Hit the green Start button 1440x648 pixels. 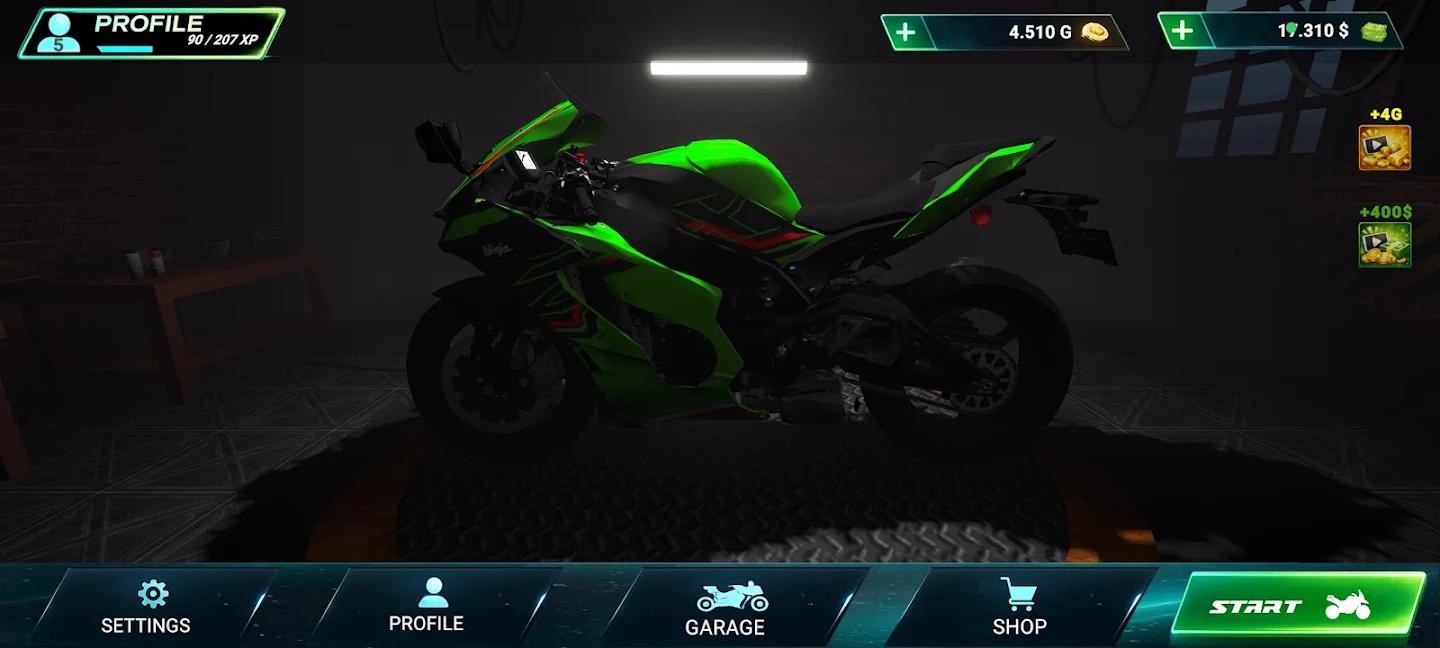pyautogui.click(x=1297, y=604)
